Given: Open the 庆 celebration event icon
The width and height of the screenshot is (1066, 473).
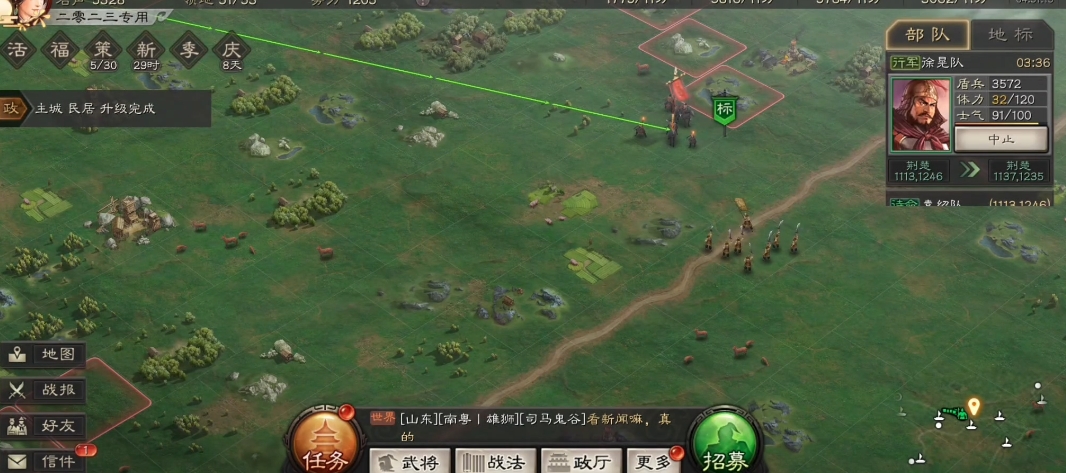Looking at the screenshot, I should click(x=232, y=50).
